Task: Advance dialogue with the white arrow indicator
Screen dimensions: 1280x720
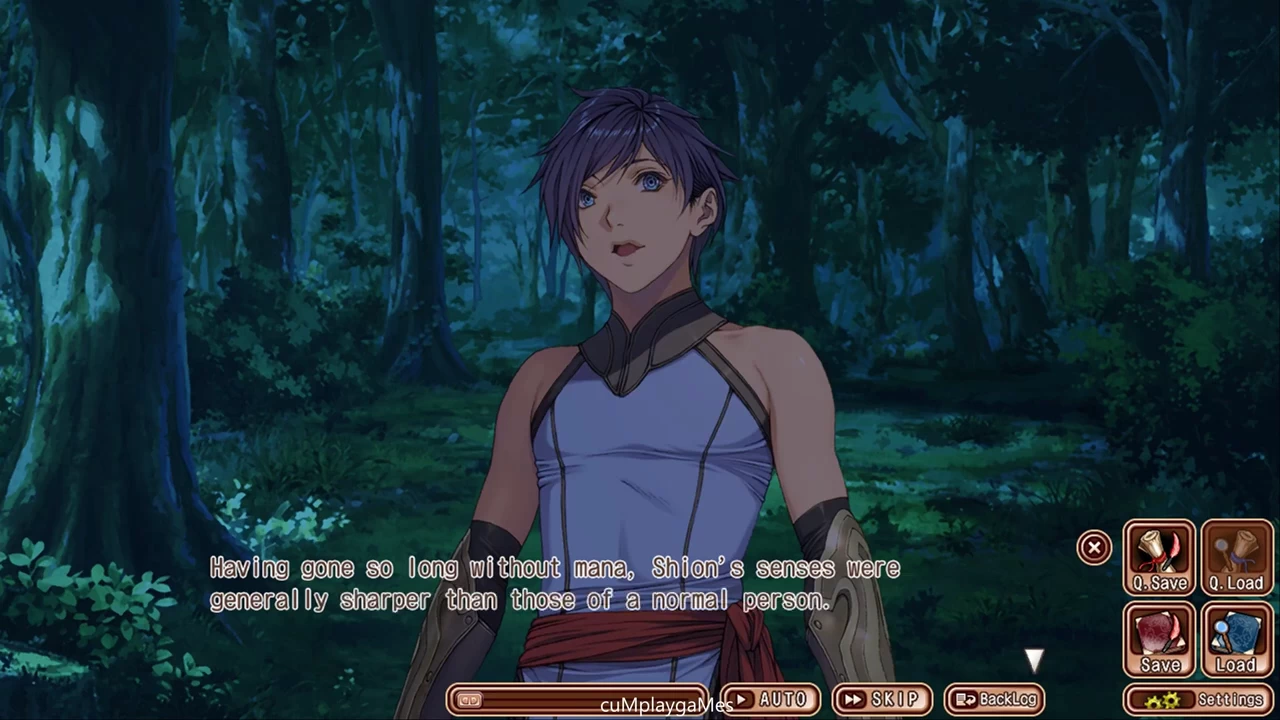Action: 1034,660
